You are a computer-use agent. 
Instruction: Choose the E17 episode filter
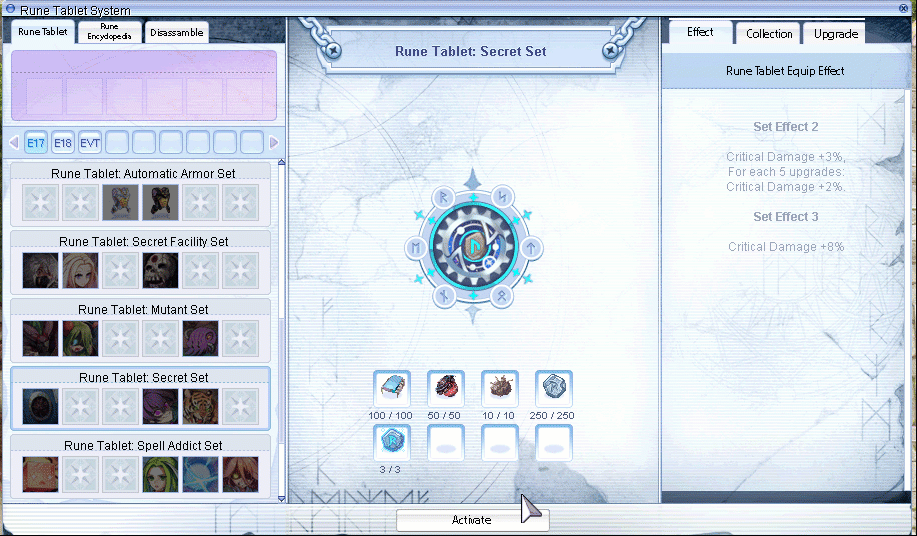coord(36,143)
